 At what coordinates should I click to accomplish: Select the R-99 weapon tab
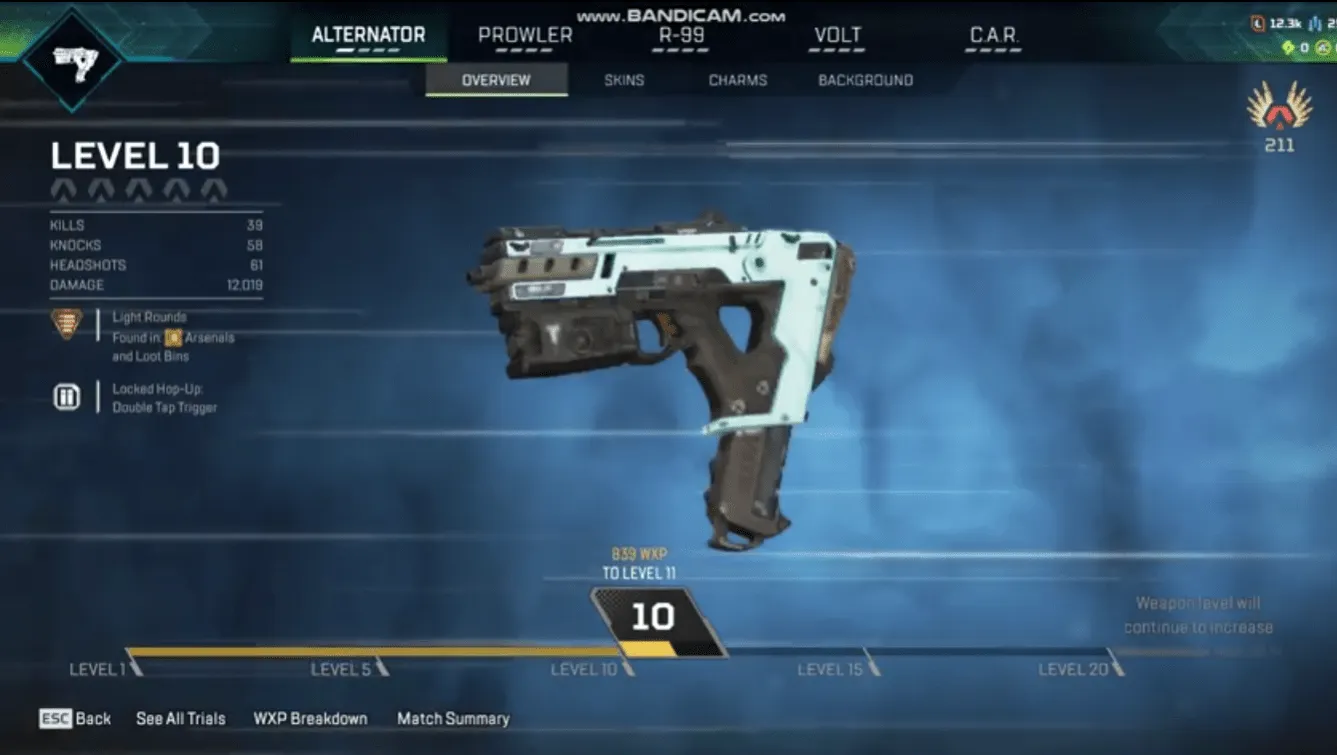681,36
